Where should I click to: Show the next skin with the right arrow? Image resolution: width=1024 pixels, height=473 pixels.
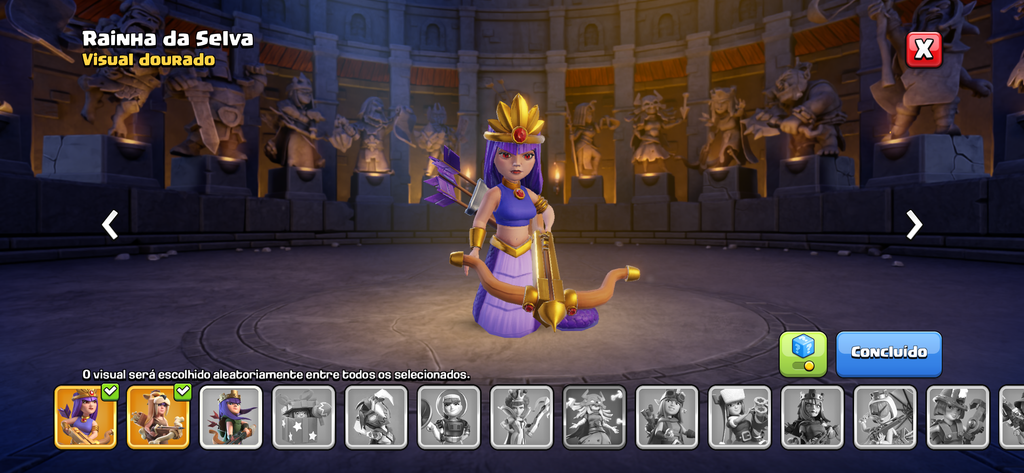point(913,225)
